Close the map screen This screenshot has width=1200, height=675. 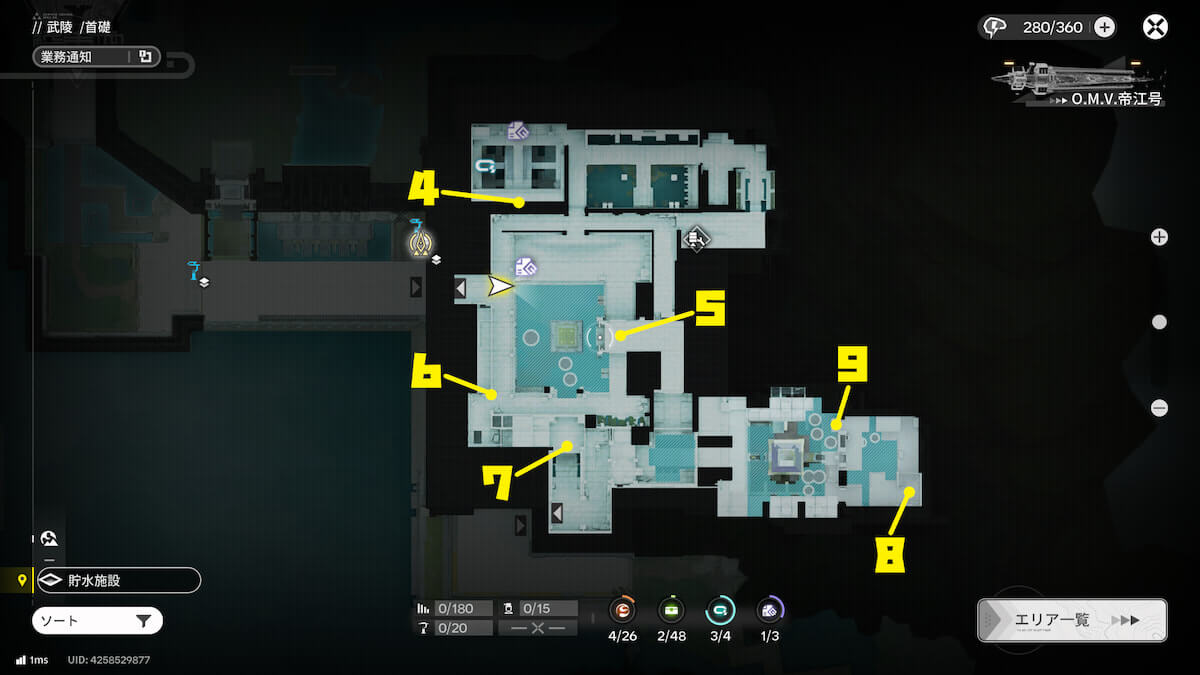tap(1155, 27)
